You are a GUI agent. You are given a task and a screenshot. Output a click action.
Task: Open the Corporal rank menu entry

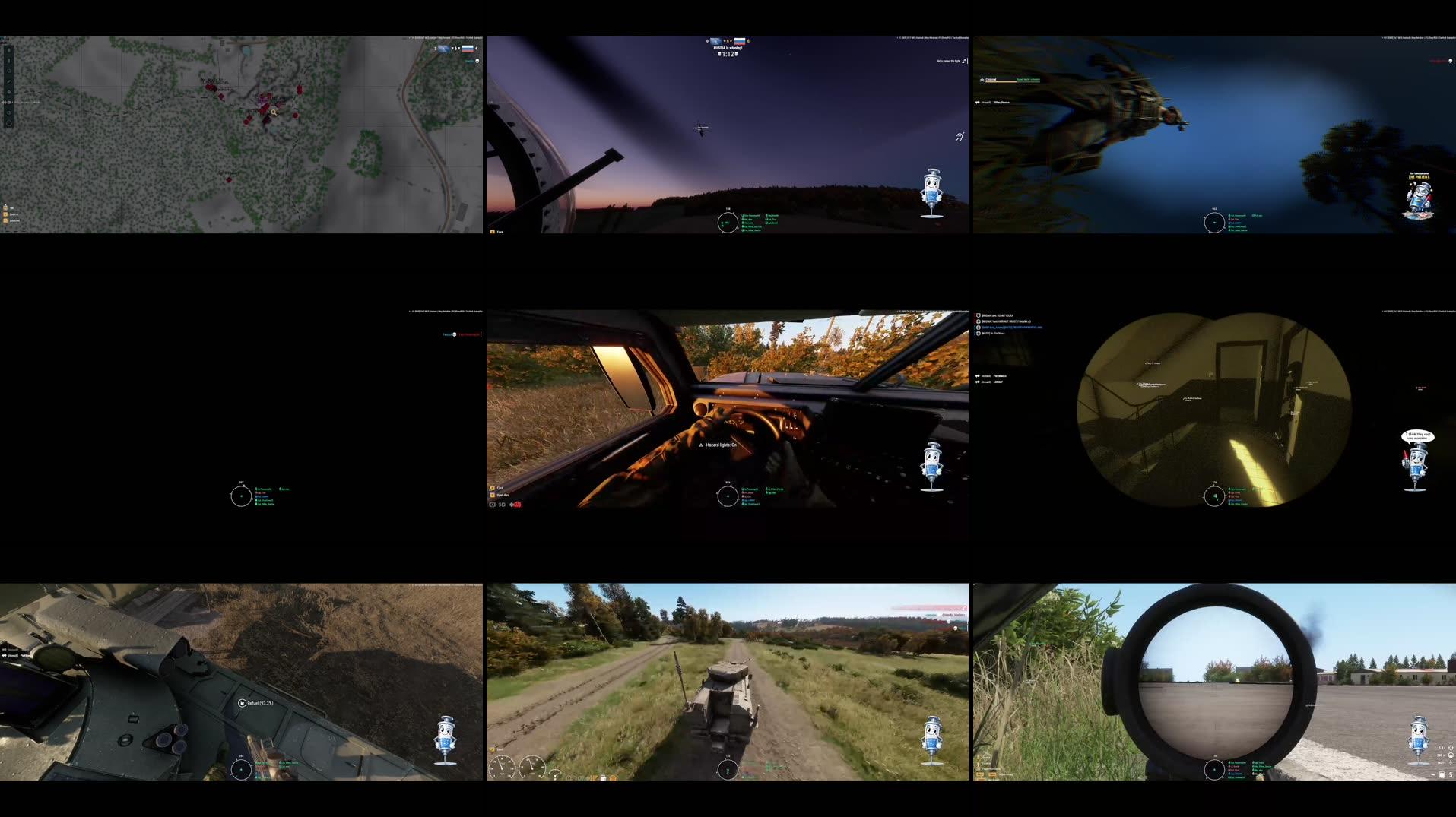point(991,79)
